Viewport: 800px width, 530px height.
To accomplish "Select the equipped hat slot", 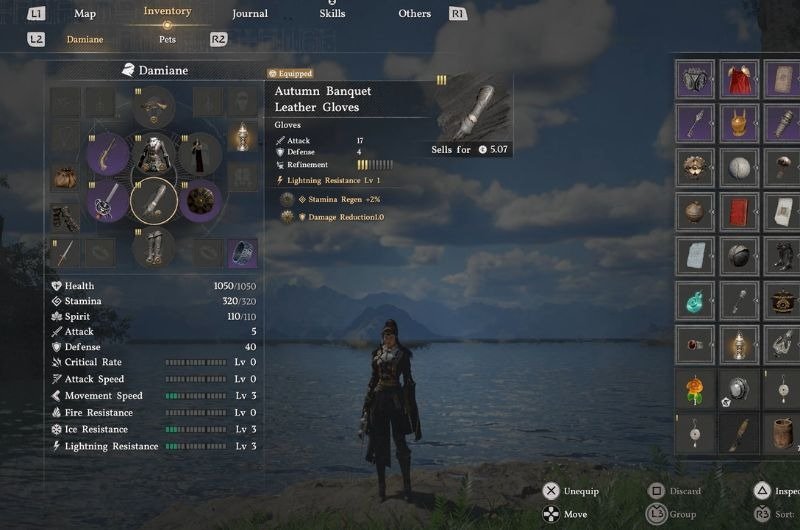I will coord(154,106).
